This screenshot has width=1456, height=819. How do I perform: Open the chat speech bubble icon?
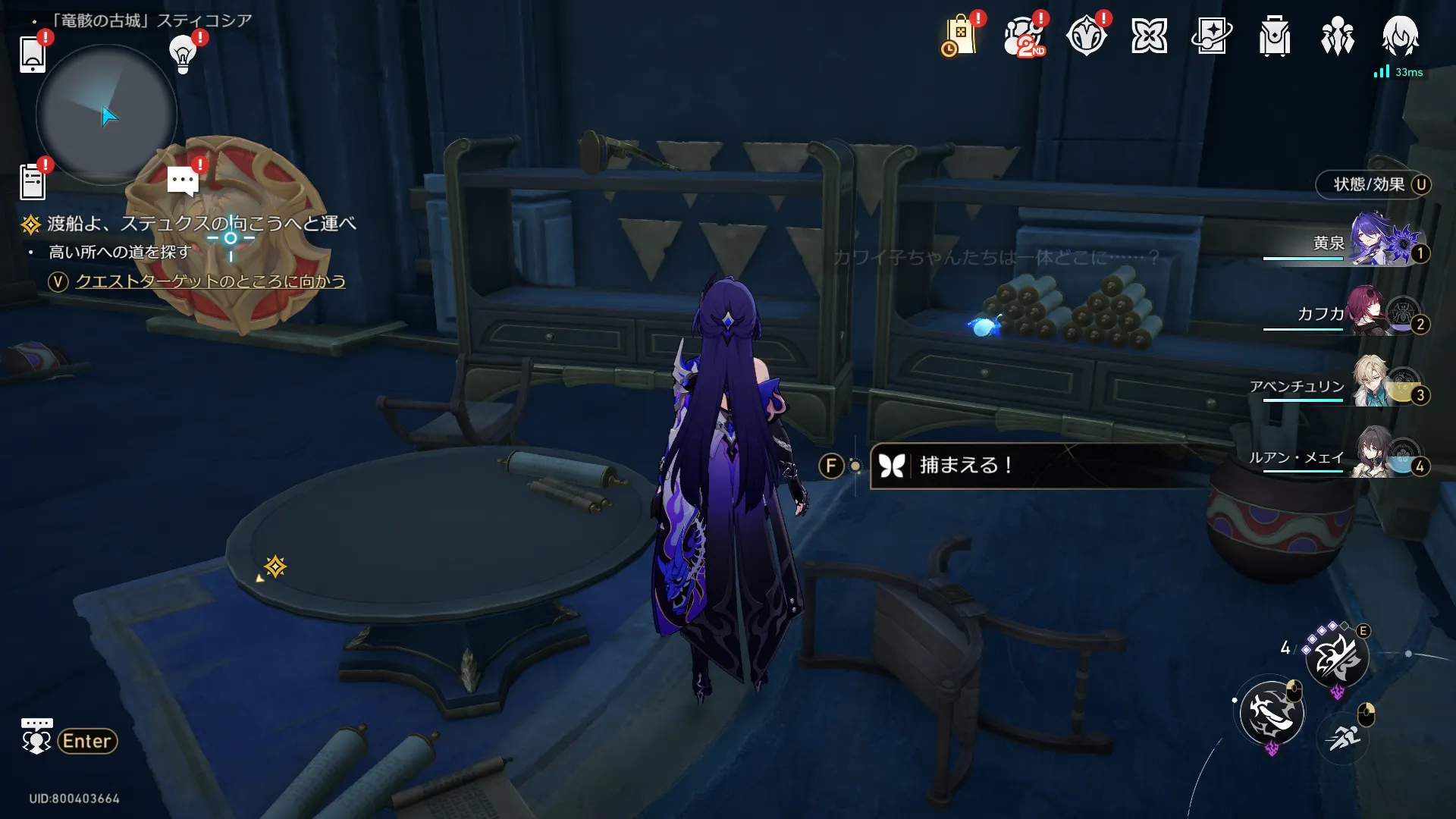click(x=183, y=181)
